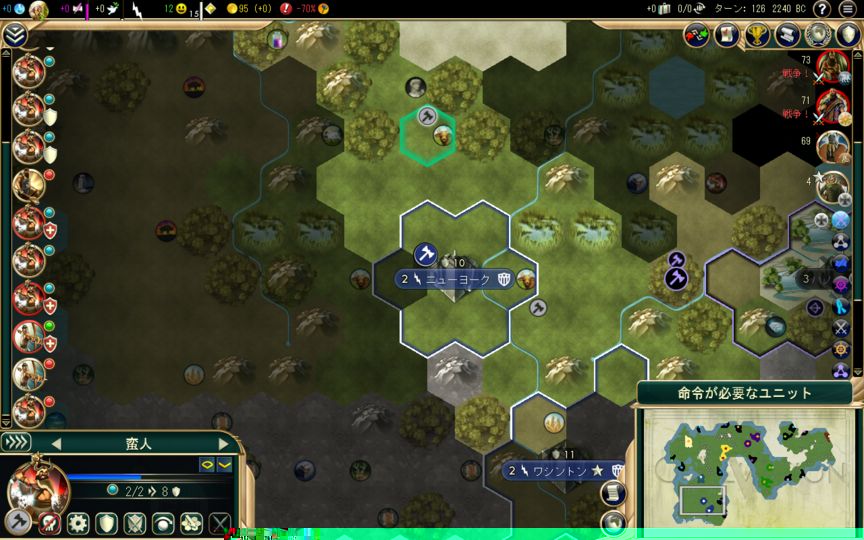Open the victory progress trophy icon
The width and height of the screenshot is (864, 540).
click(x=757, y=36)
